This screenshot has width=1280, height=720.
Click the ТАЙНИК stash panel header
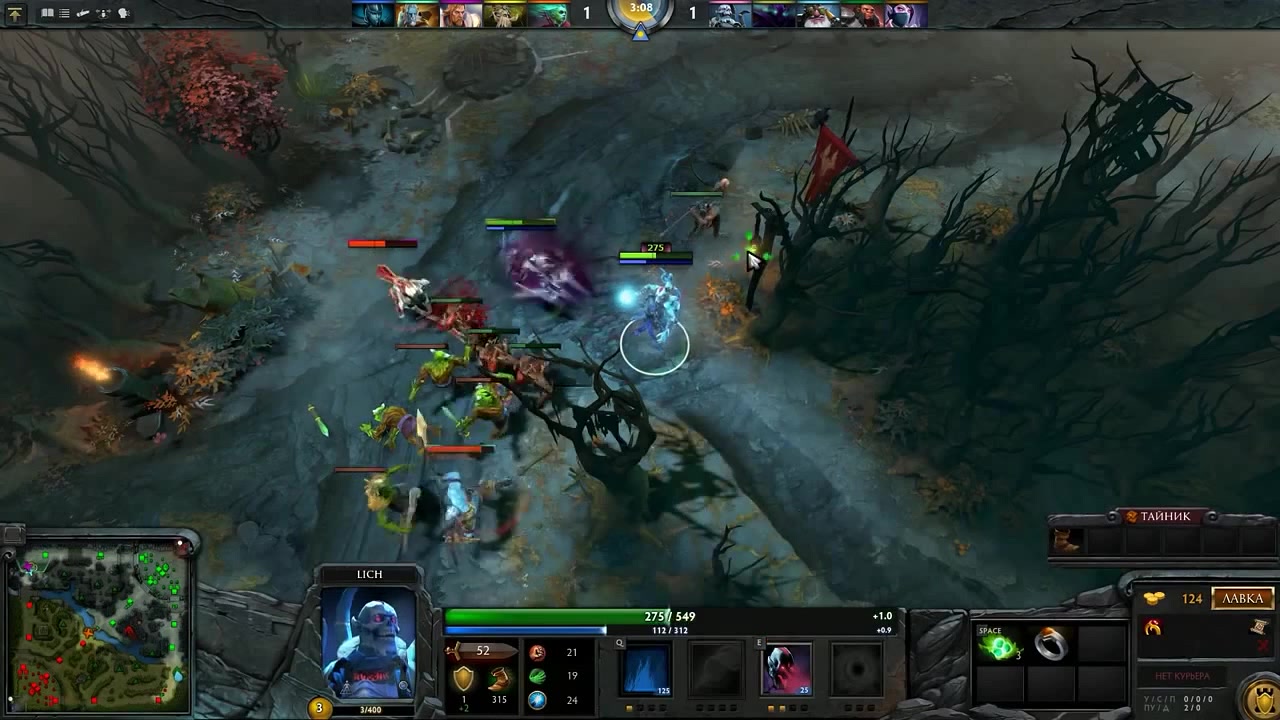pyautogui.click(x=1166, y=516)
